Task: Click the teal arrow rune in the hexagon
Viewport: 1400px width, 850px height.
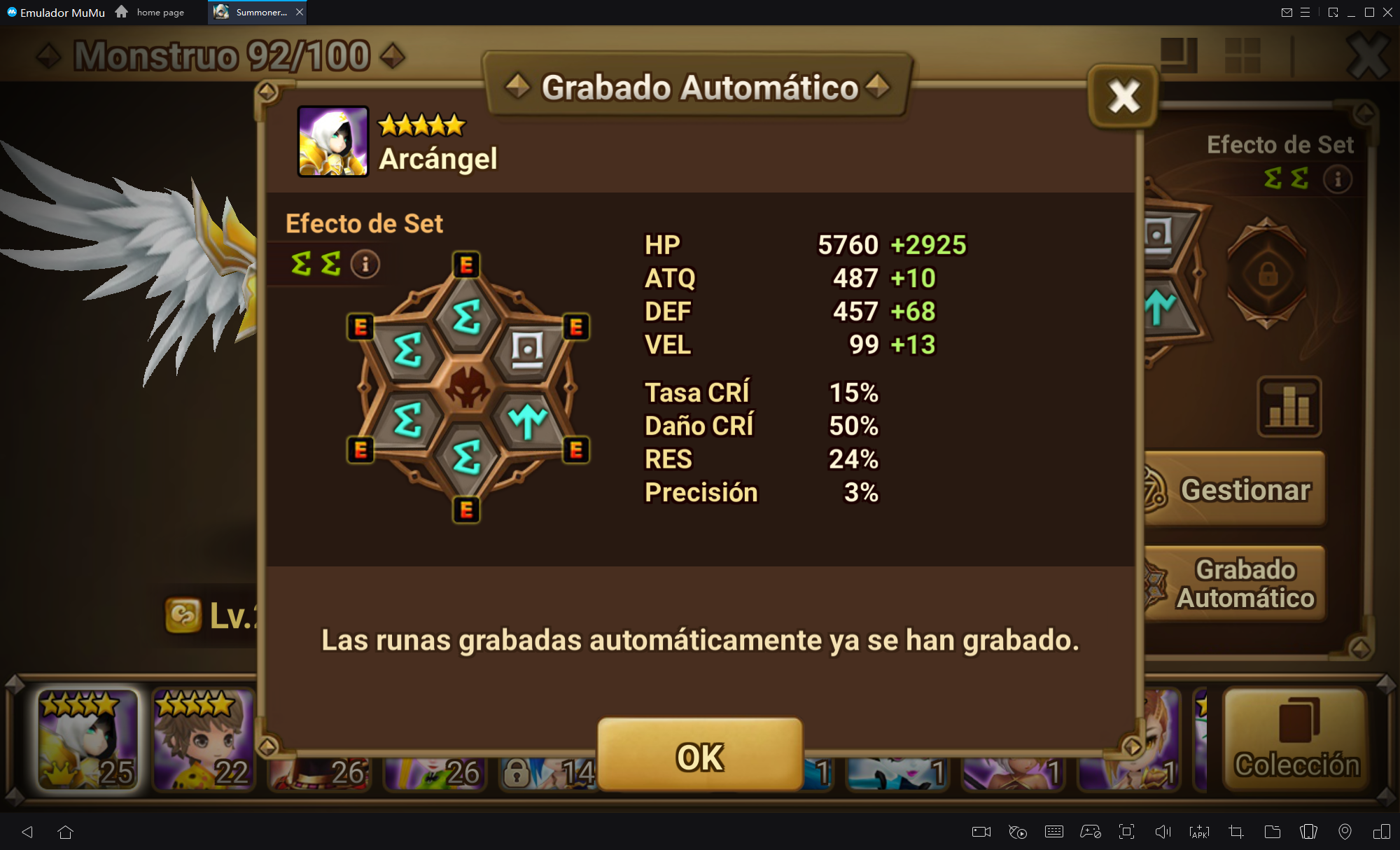Action: pos(527,421)
